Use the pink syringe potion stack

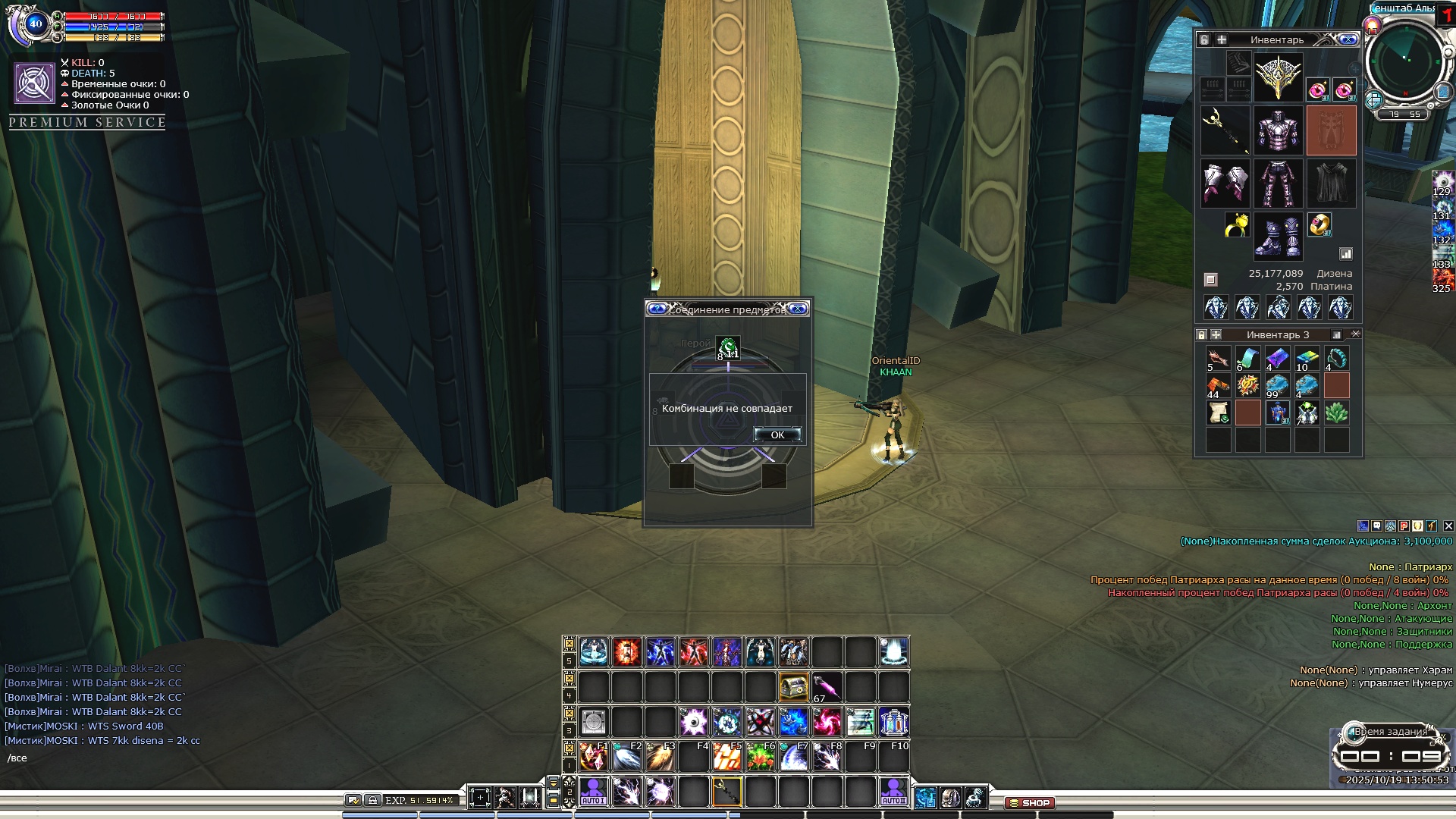[827, 687]
